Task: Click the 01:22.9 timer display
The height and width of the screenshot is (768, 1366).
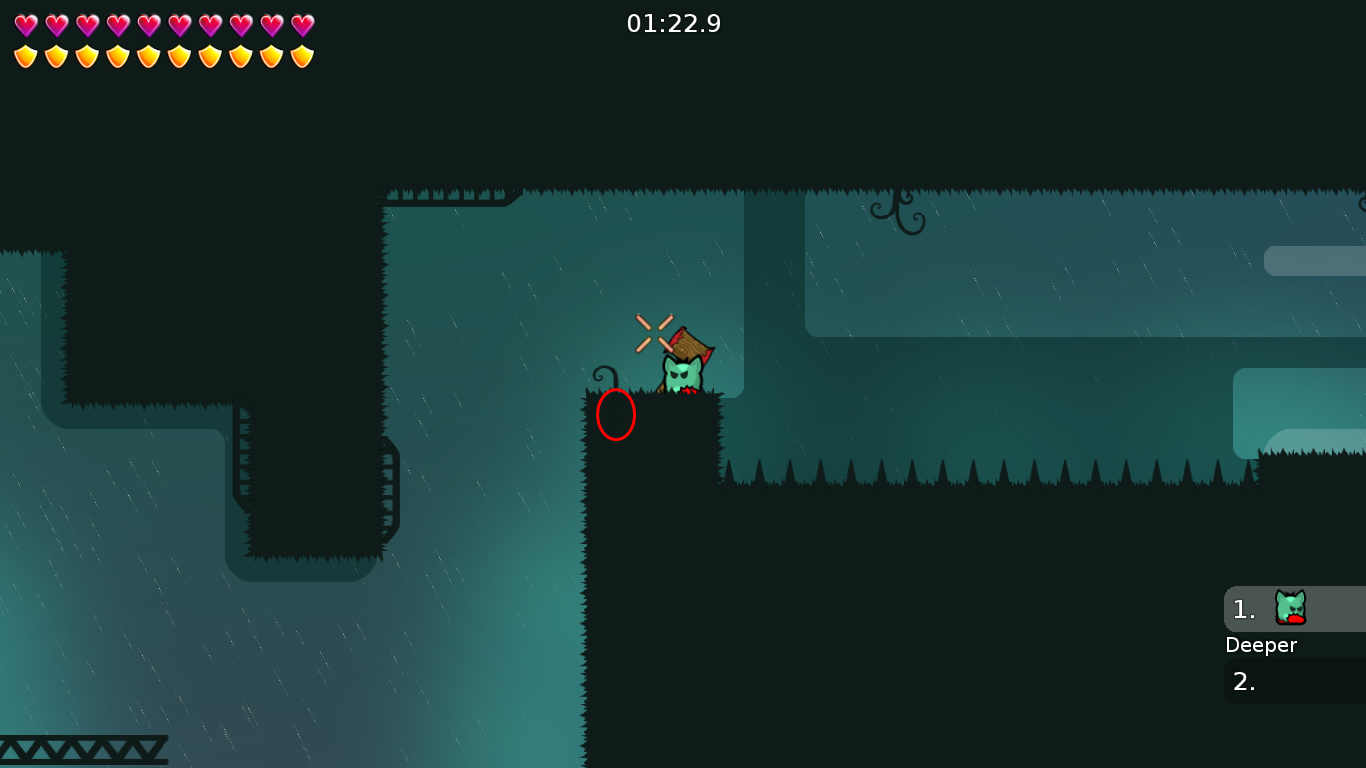Action: (x=675, y=24)
